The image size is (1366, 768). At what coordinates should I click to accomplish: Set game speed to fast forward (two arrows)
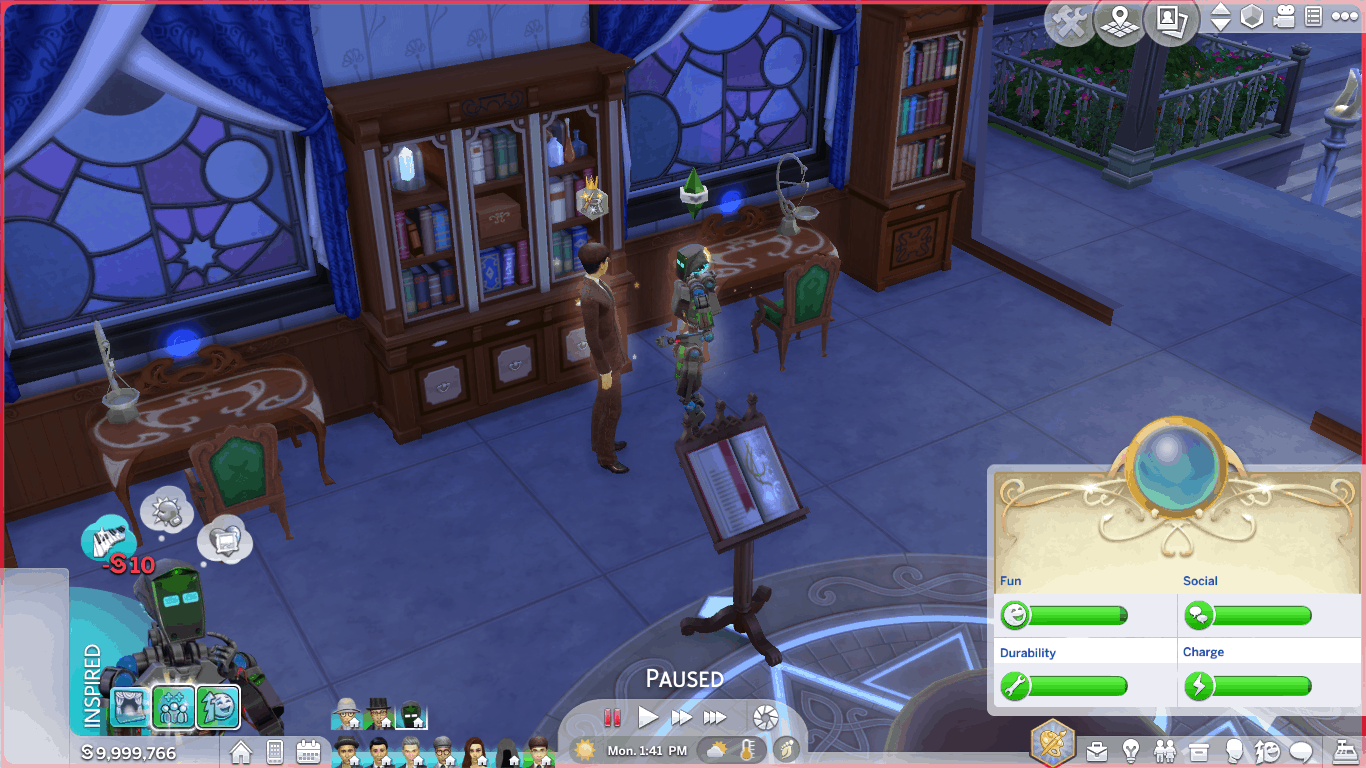coord(682,717)
